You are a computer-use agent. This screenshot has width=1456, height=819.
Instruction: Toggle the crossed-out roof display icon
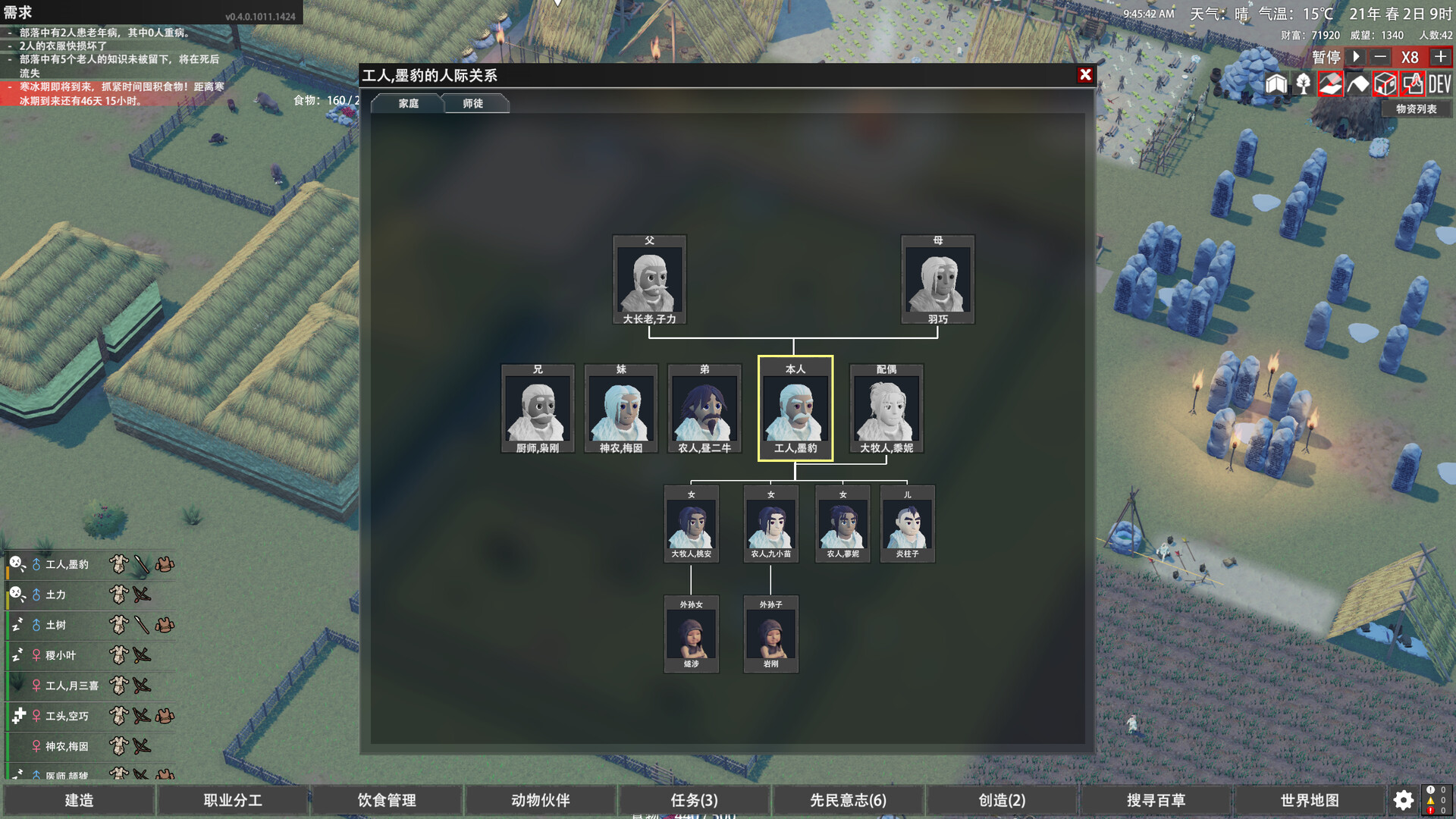(1331, 85)
